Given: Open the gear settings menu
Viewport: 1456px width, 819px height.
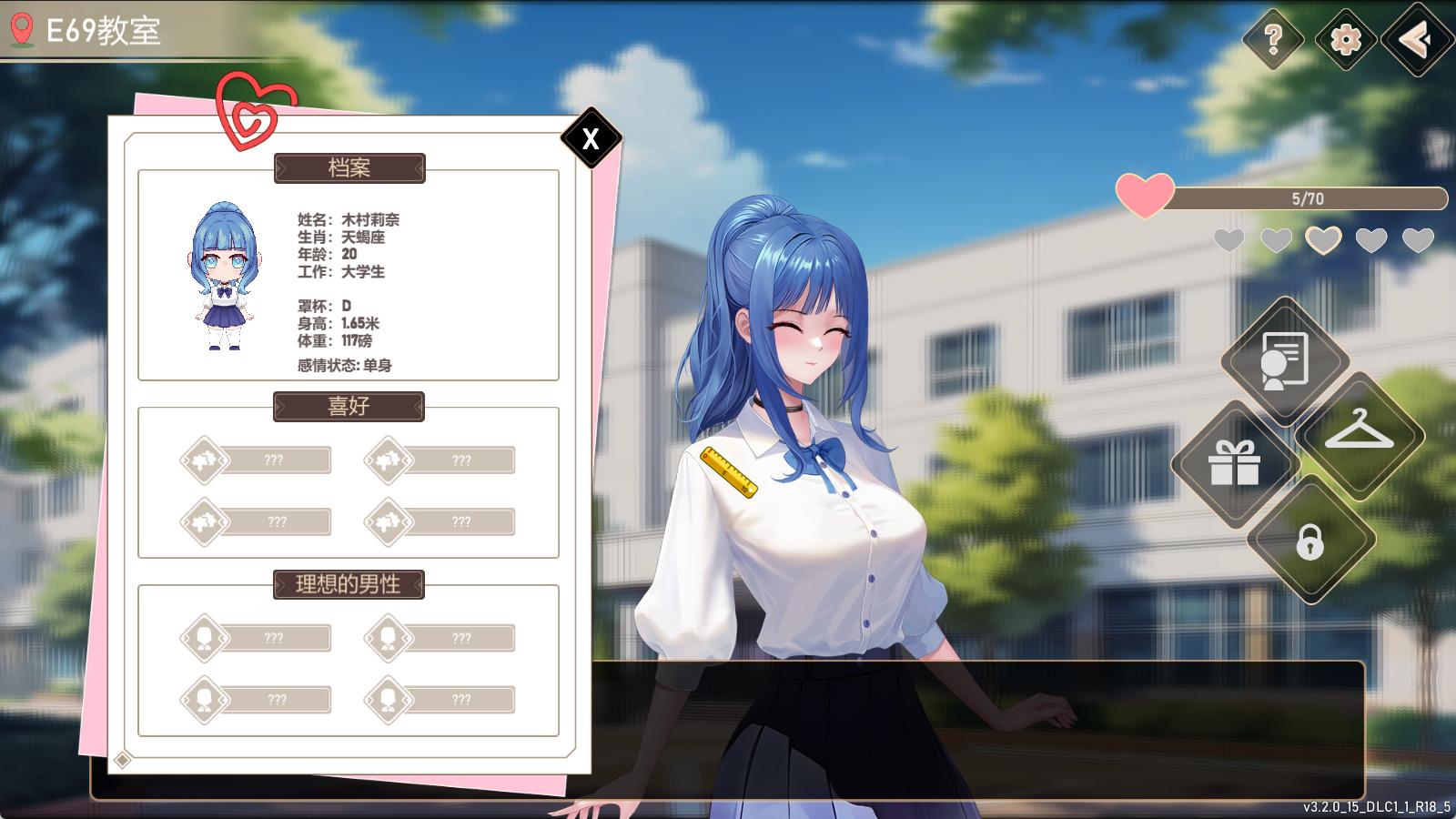Looking at the screenshot, I should tap(1345, 39).
